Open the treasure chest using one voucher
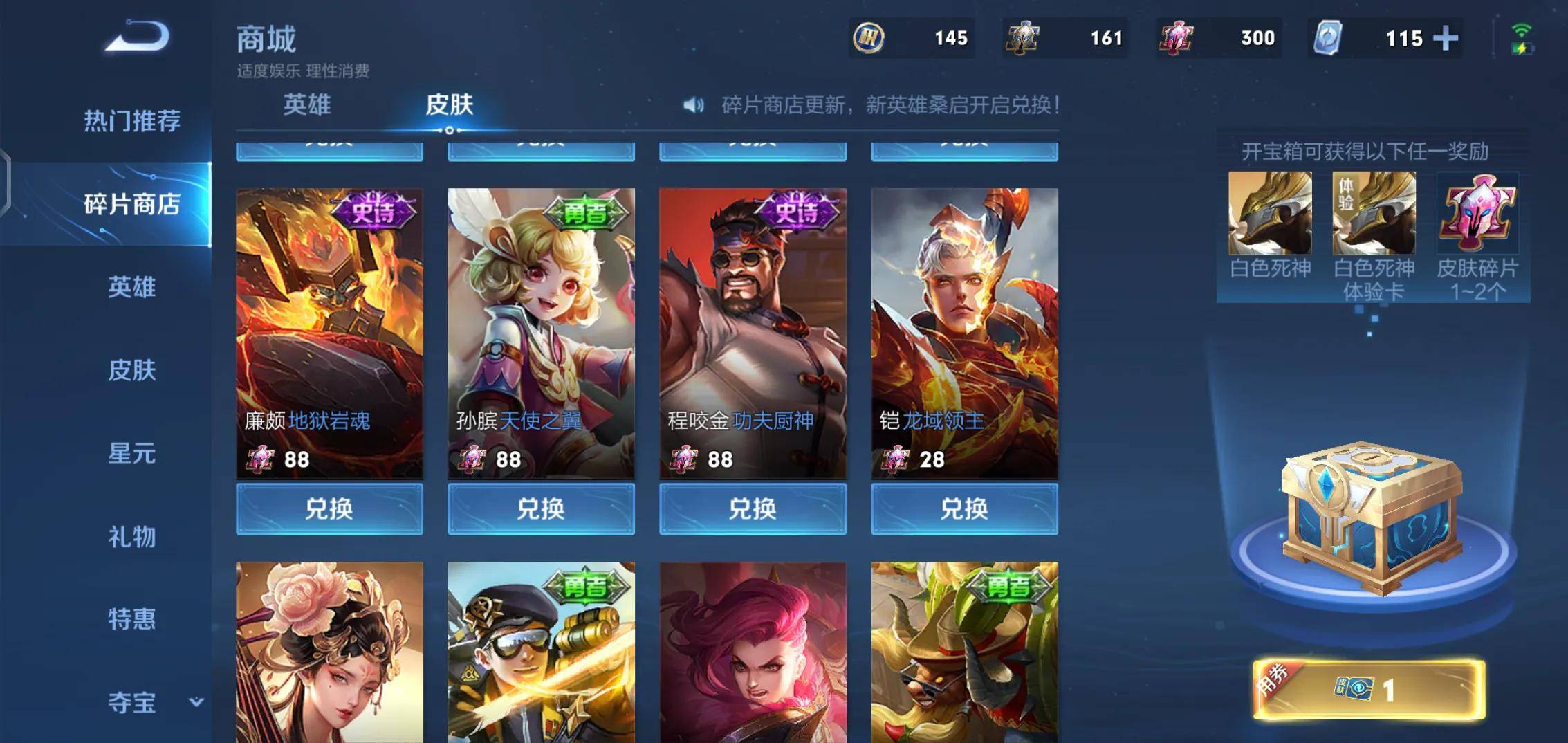1568x743 pixels. click(1369, 690)
